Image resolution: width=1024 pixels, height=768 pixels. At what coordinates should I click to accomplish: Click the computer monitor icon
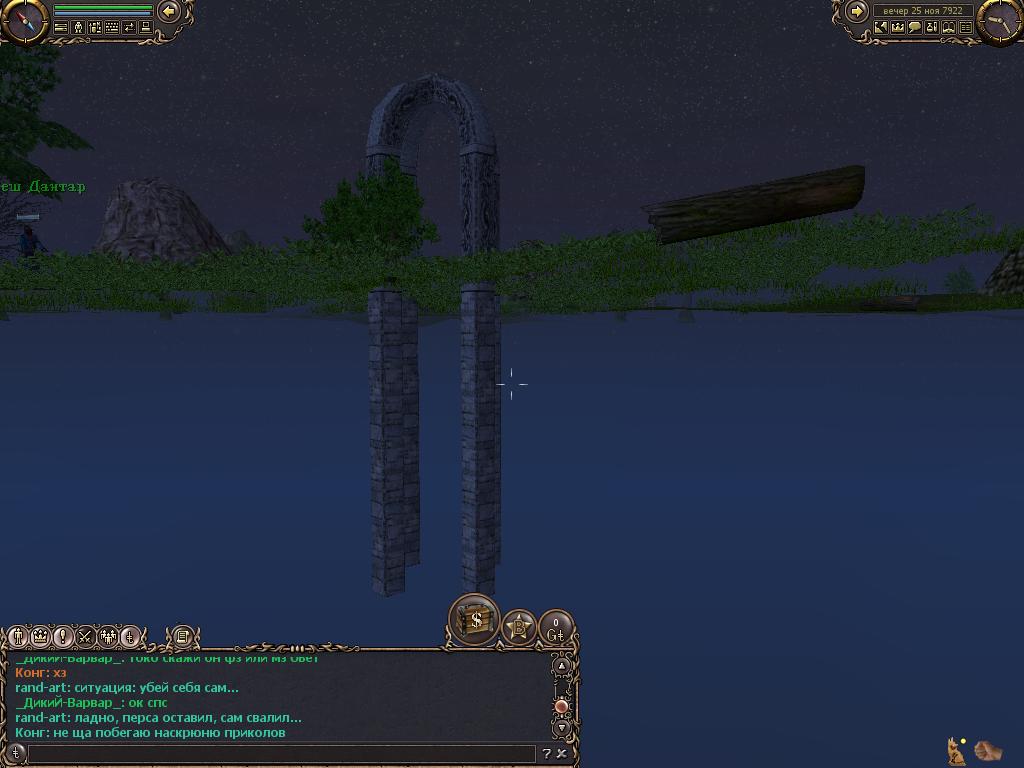click(146, 28)
